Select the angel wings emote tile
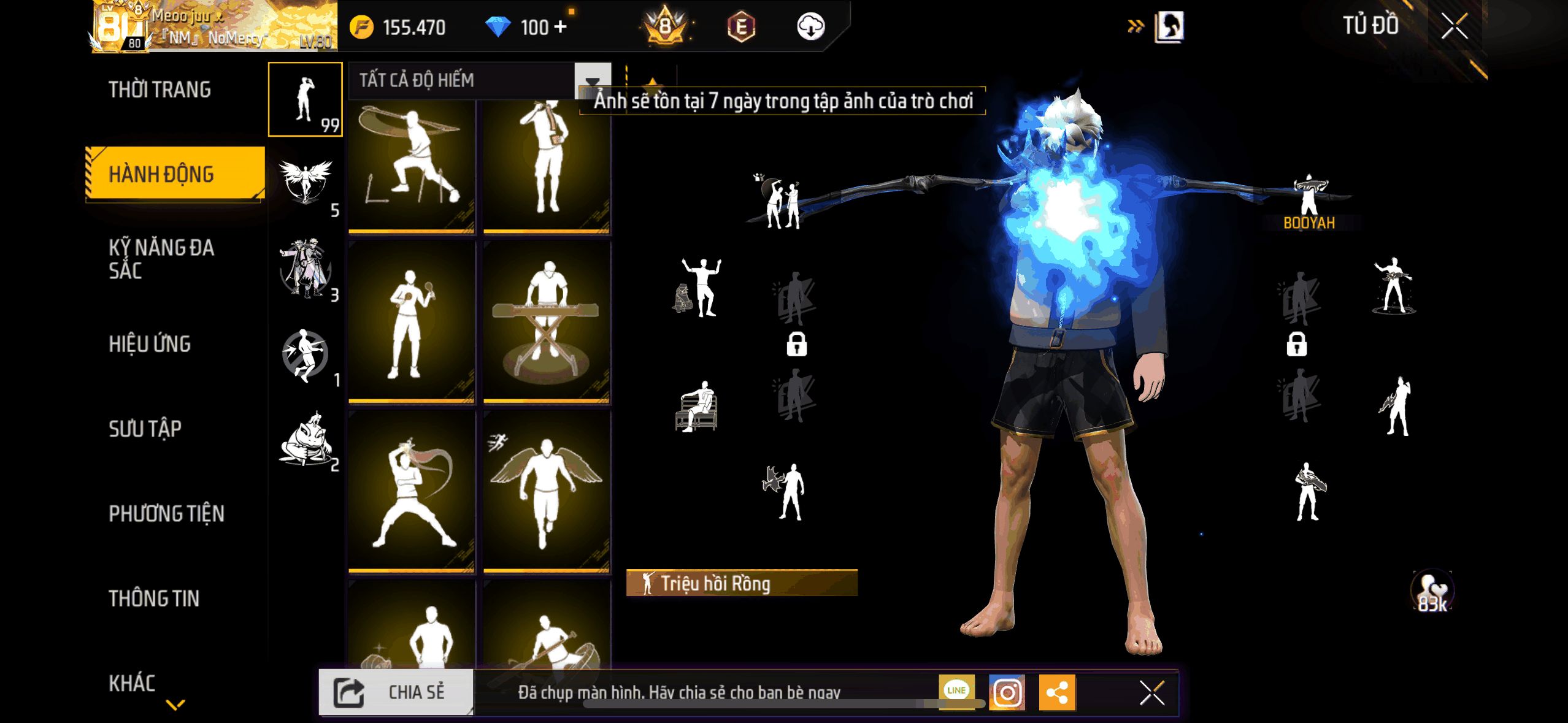The height and width of the screenshot is (723, 1568). point(546,492)
